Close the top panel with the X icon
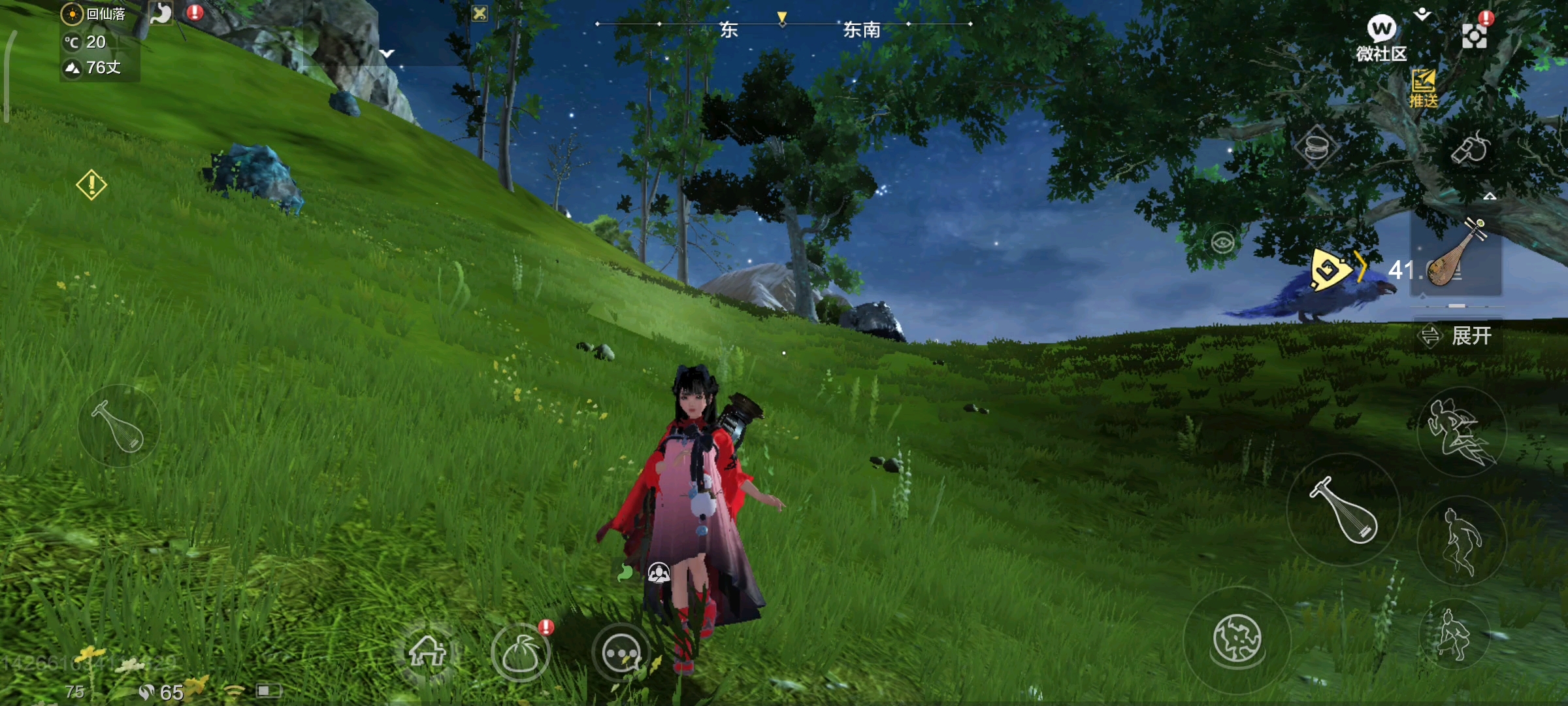Viewport: 1568px width, 706px height. [480, 13]
